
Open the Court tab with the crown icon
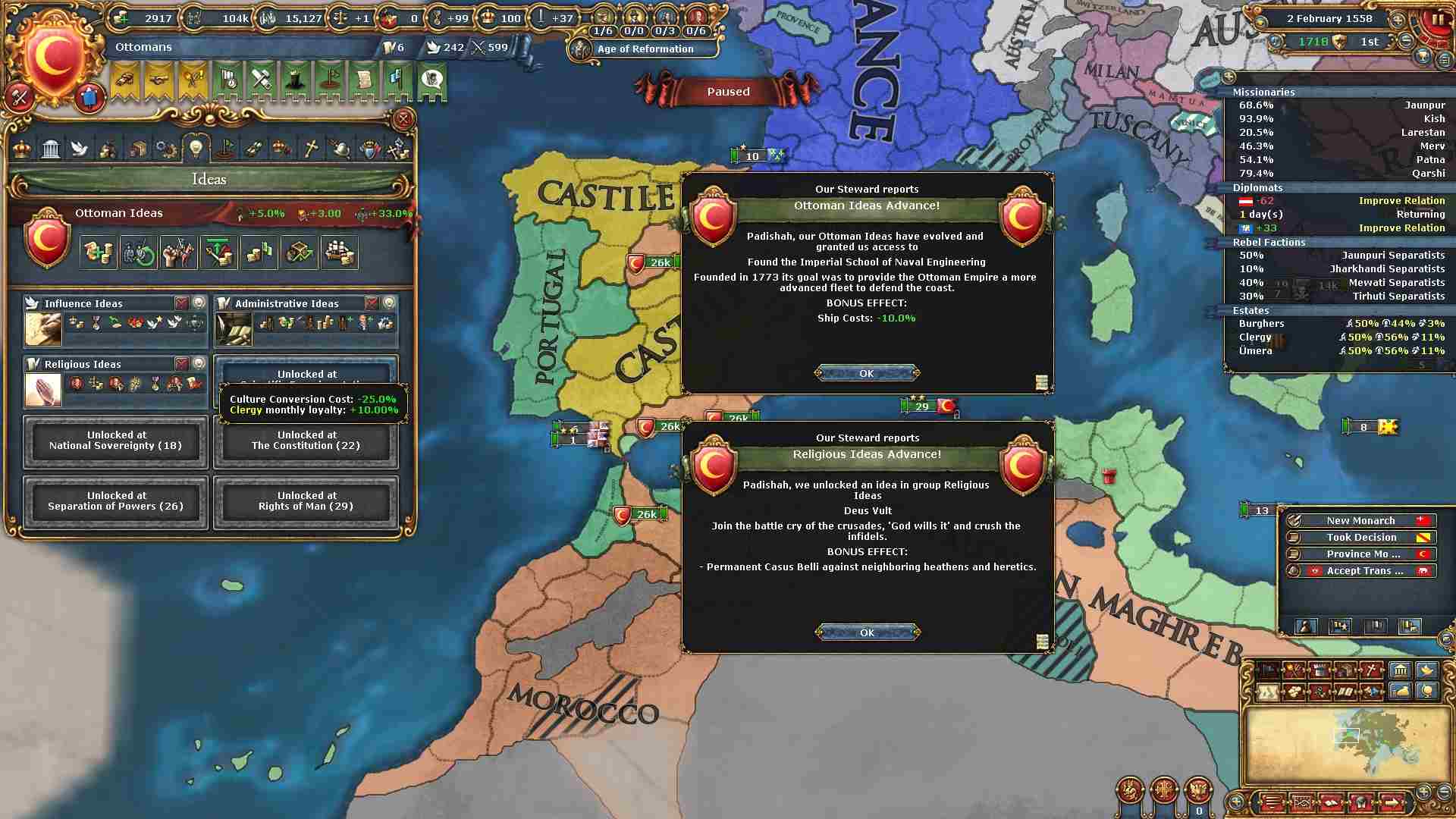(x=22, y=148)
